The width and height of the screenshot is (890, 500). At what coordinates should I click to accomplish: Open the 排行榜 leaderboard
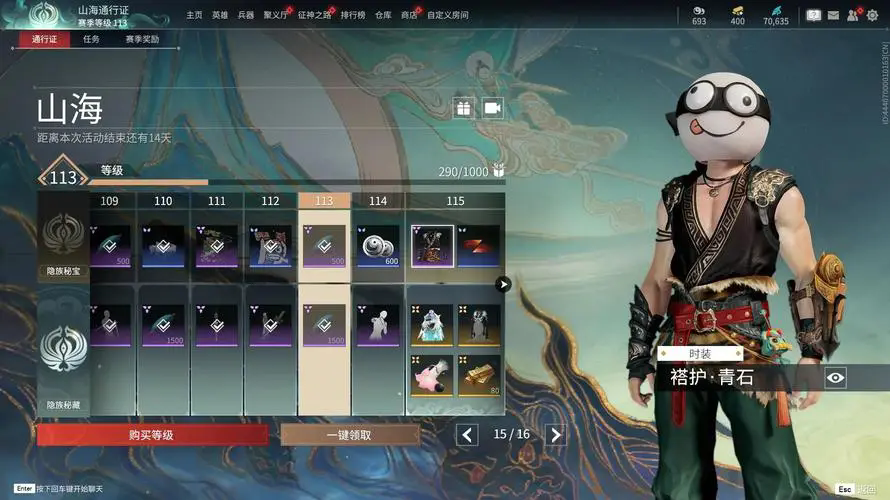point(351,15)
